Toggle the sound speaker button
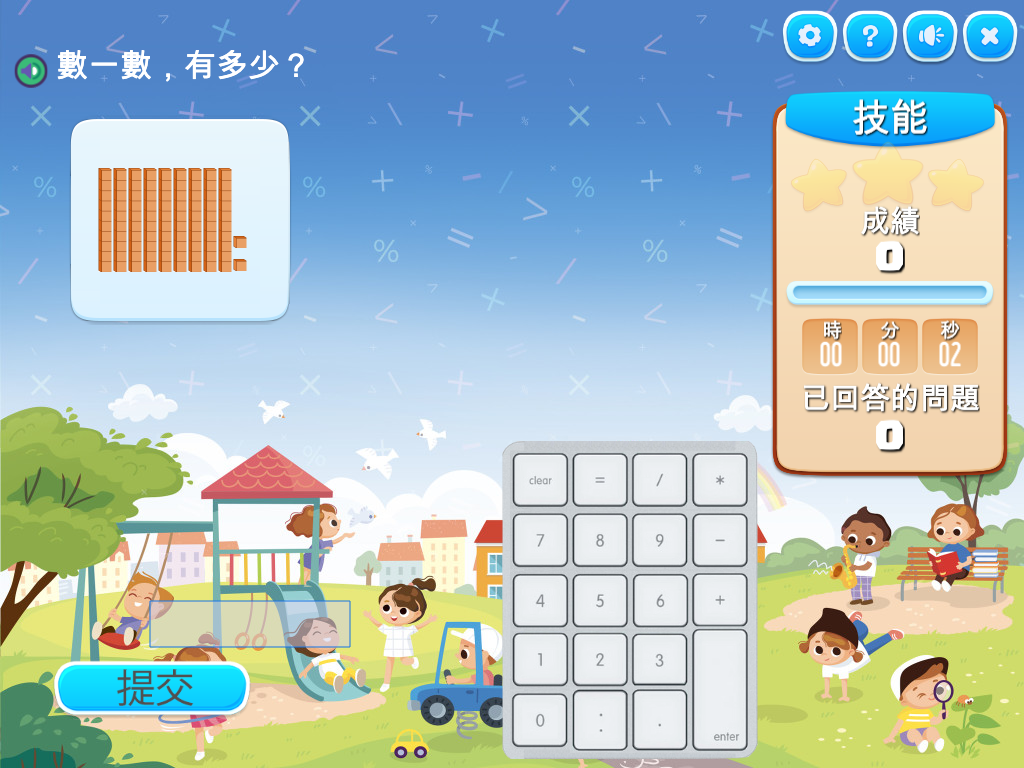Viewport: 1024px width, 768px height. pyautogui.click(x=930, y=37)
